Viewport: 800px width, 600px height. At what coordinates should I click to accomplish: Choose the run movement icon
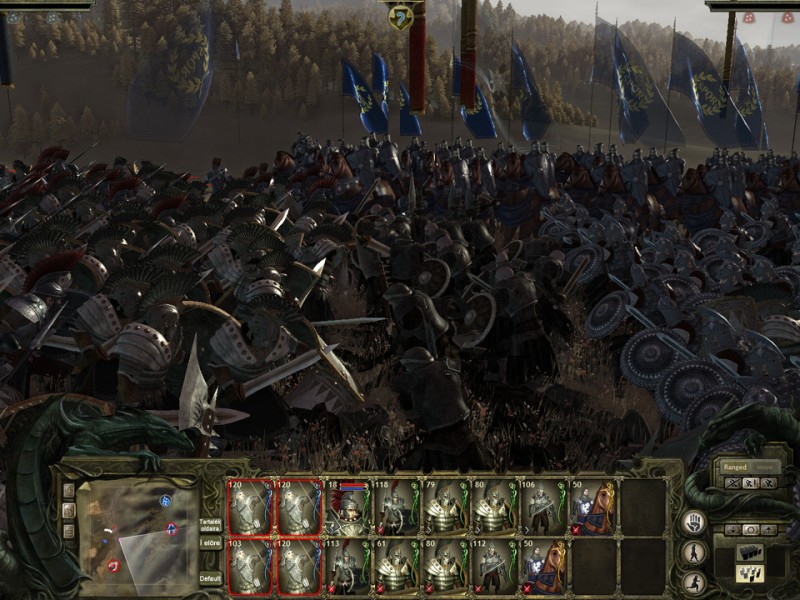(694, 581)
